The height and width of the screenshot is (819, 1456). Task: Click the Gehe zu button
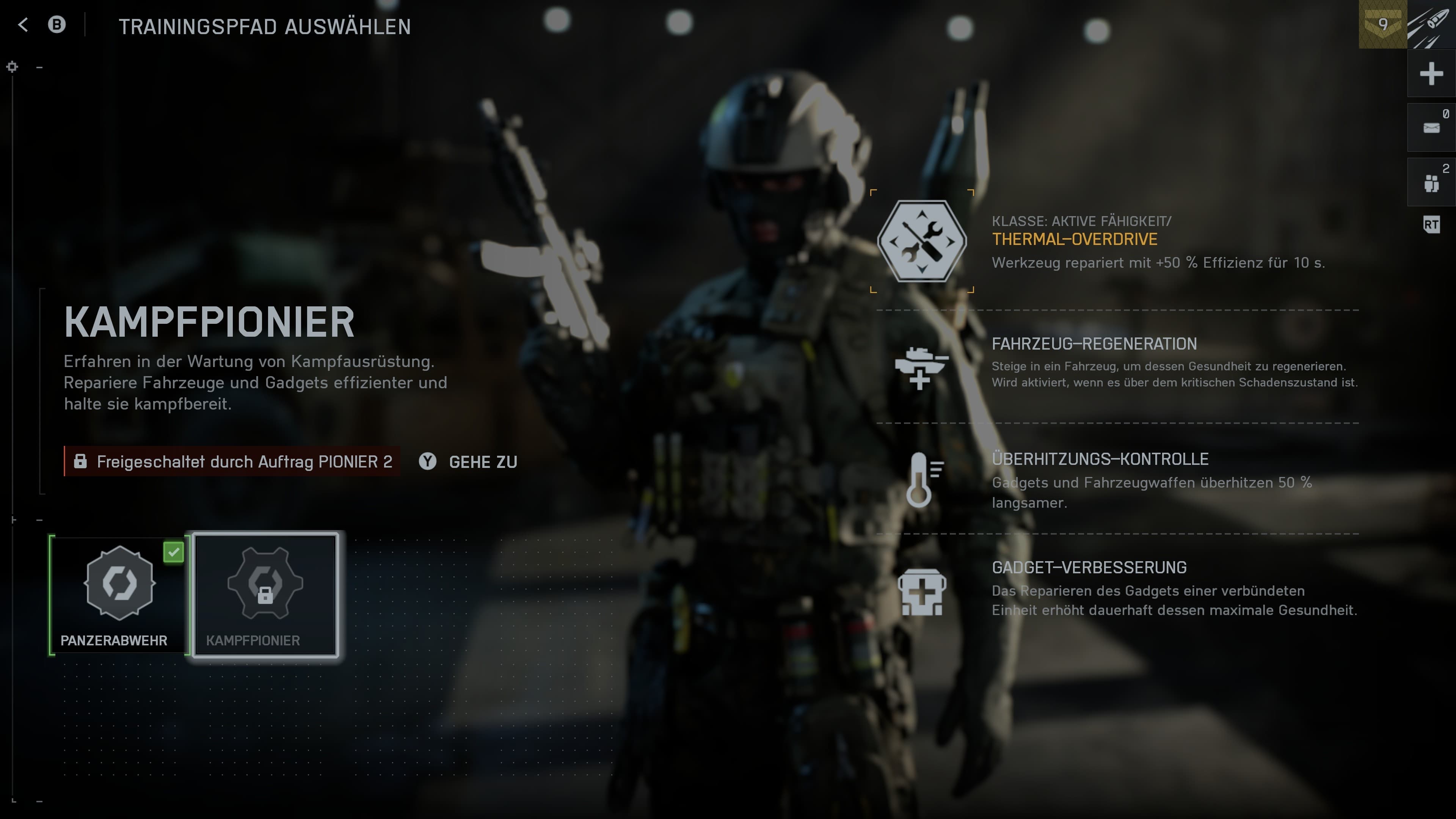pos(469,462)
